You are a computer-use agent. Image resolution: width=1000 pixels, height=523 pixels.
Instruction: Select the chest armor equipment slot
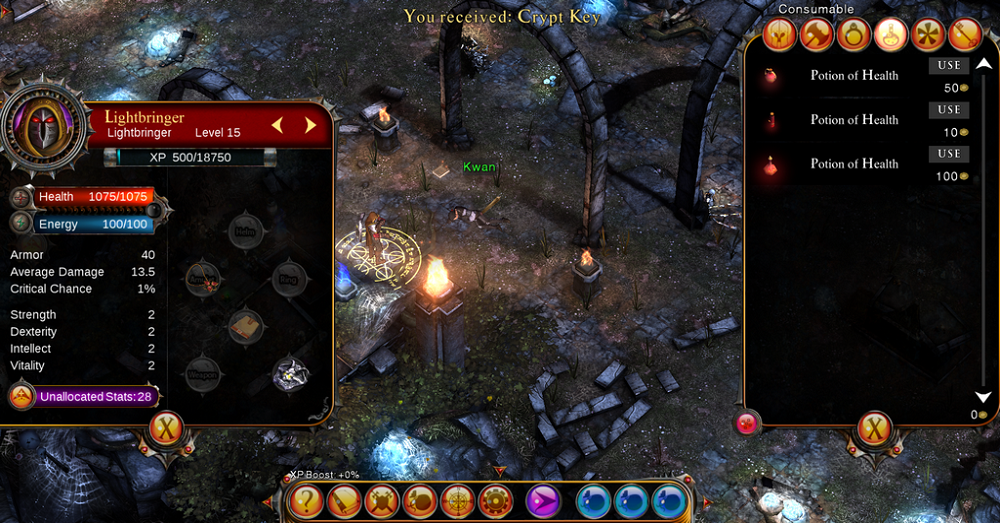[246, 325]
